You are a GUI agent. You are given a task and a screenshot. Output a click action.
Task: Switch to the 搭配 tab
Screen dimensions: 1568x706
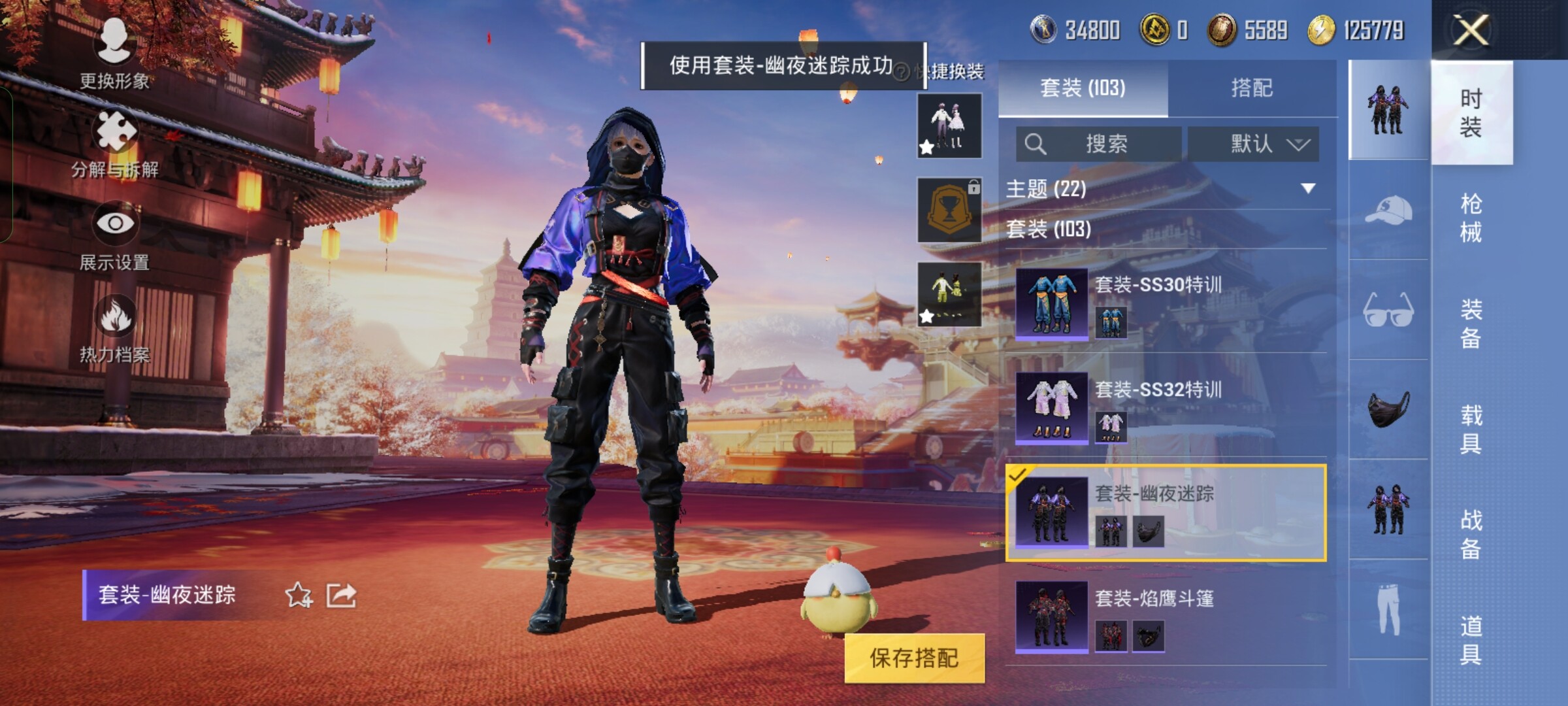1251,88
